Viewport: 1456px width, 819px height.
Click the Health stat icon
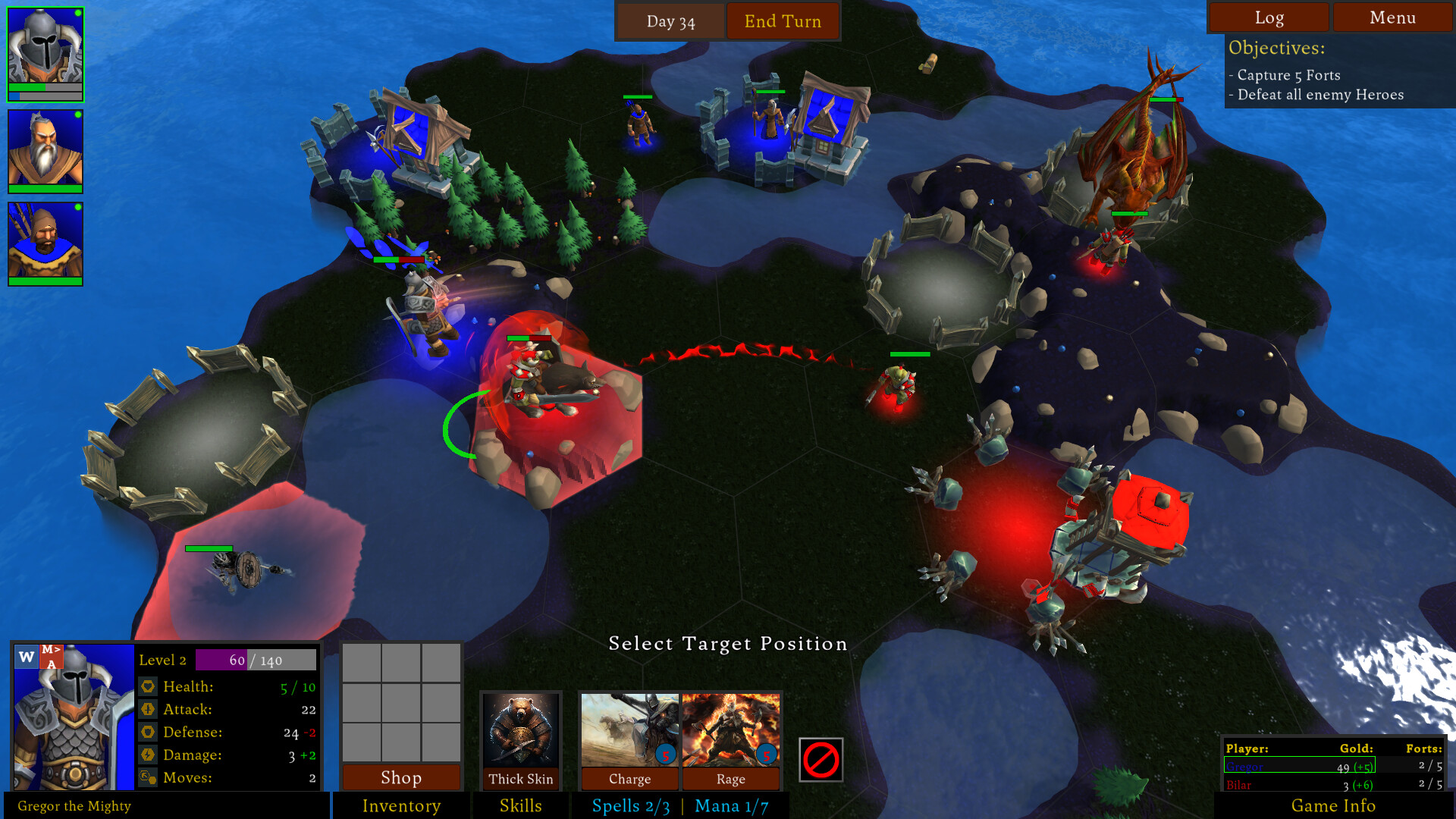(149, 686)
